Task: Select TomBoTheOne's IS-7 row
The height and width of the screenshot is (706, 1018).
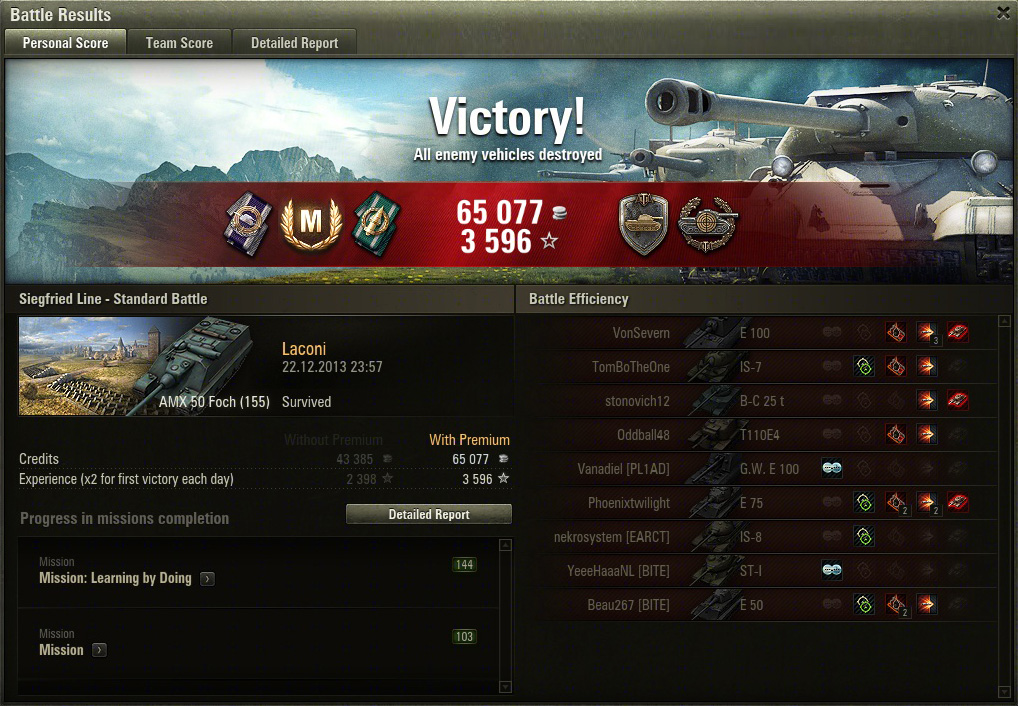Action: [756, 367]
